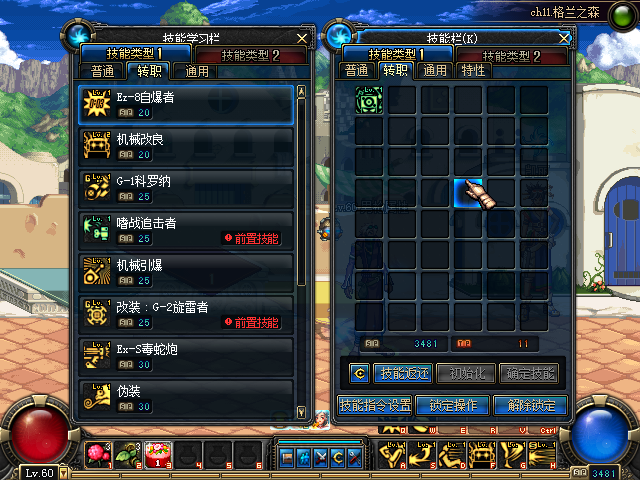Click the 机械引爆 skill entry
This screenshot has width=640, height=480.
(186, 272)
